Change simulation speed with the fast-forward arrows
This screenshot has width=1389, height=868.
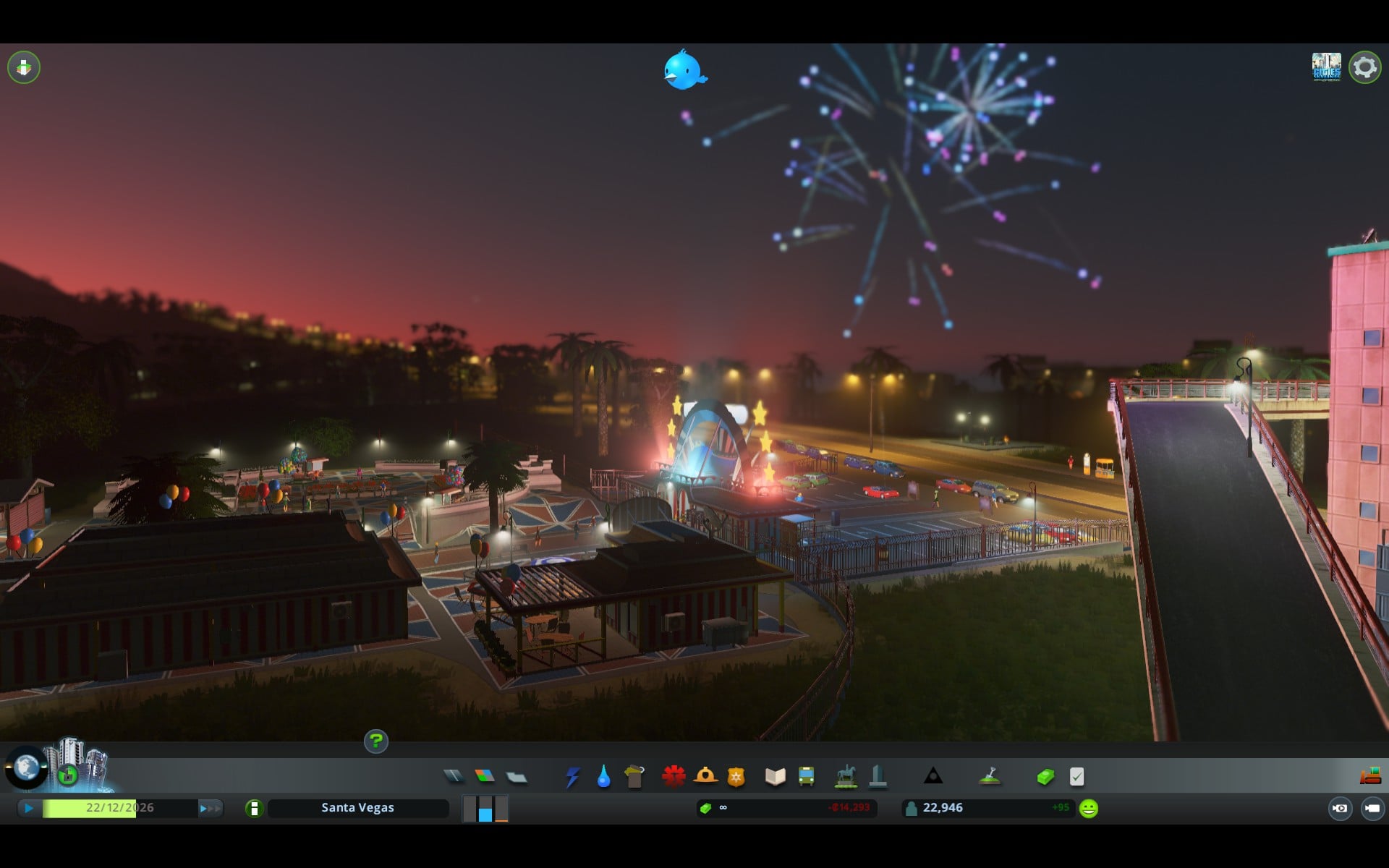(x=210, y=808)
